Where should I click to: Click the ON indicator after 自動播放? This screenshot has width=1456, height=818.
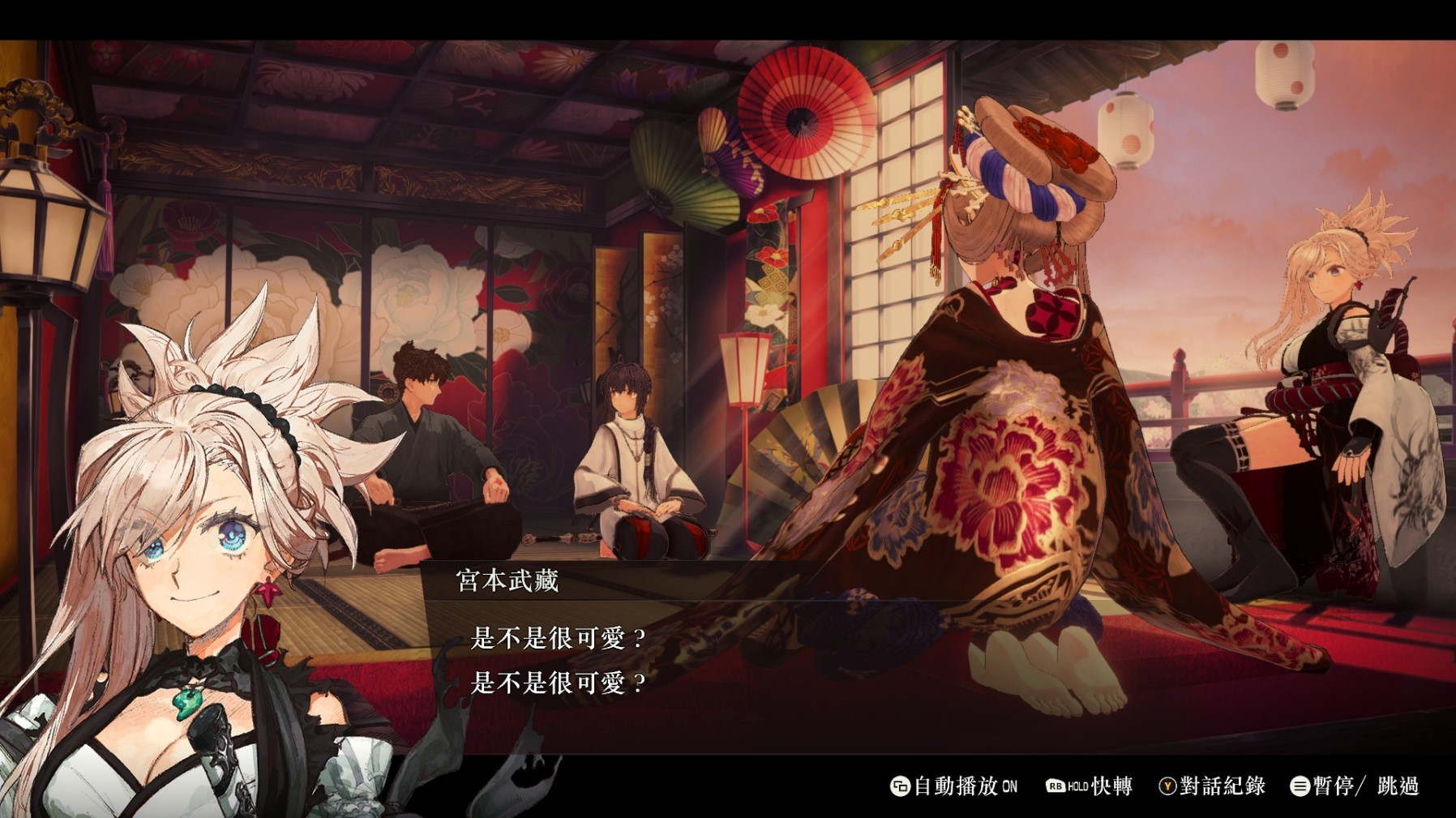pyautogui.click(x=1009, y=786)
